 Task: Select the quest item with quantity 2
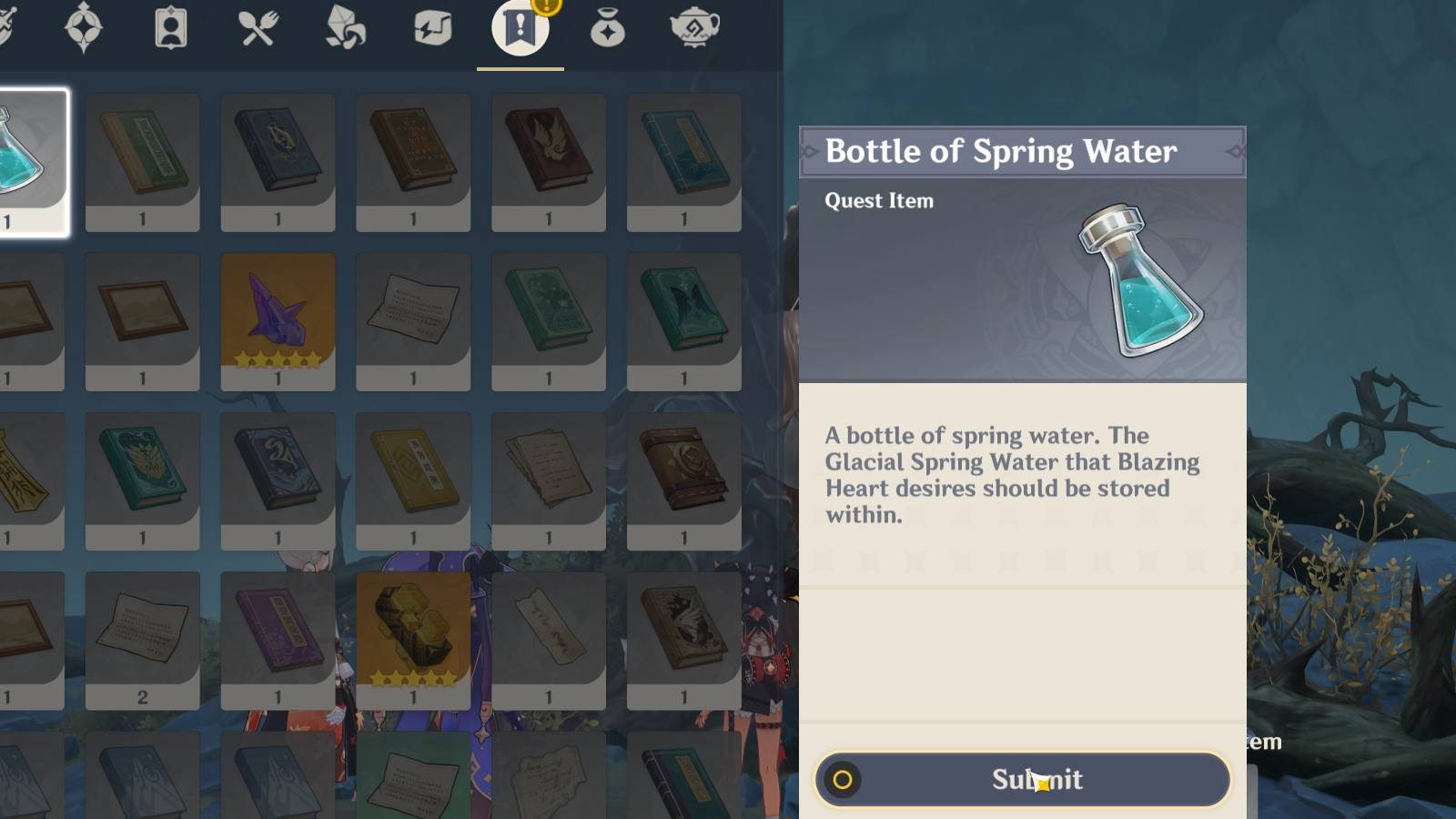pos(142,637)
